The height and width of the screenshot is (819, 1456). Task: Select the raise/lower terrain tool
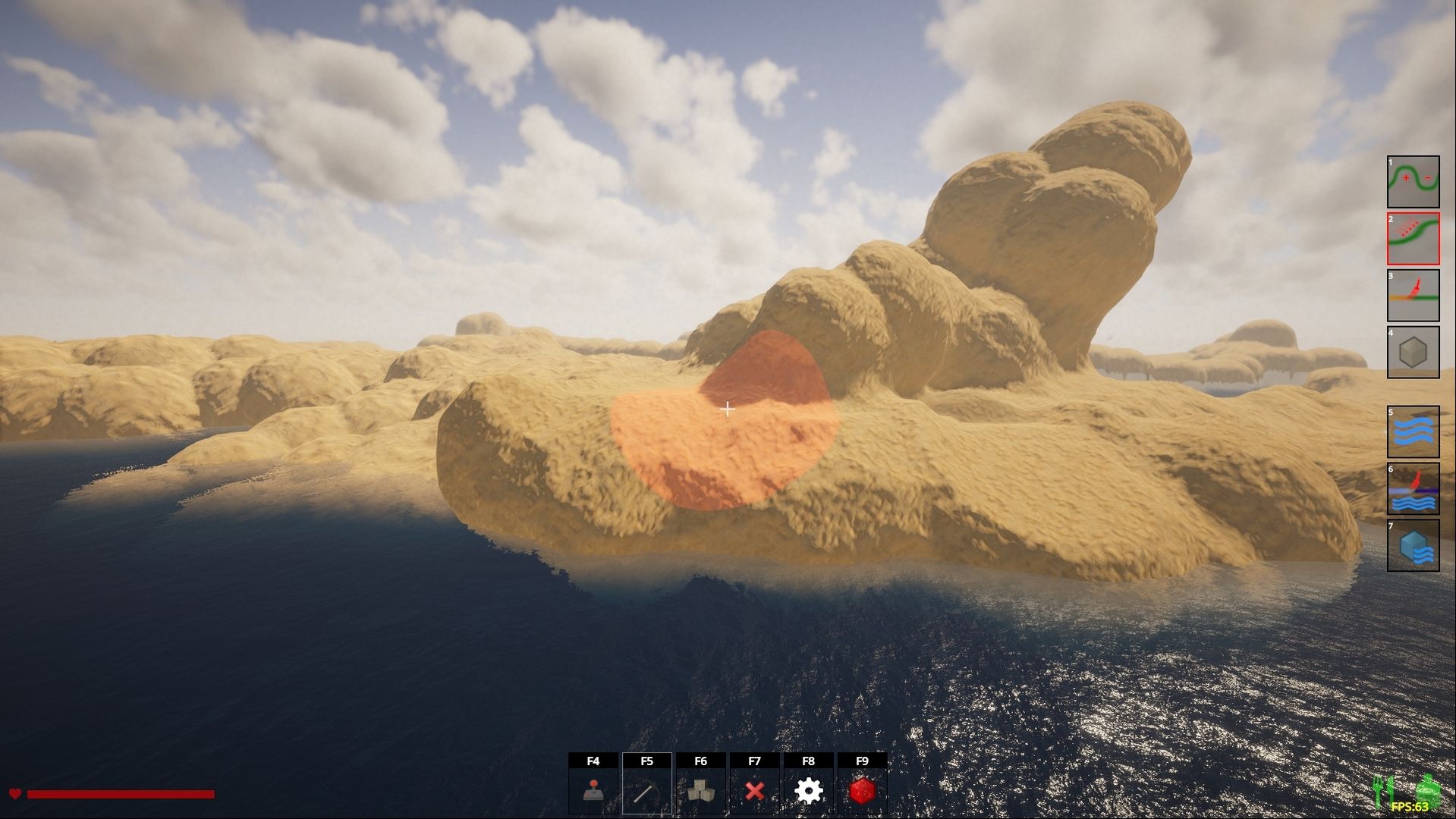click(1413, 182)
